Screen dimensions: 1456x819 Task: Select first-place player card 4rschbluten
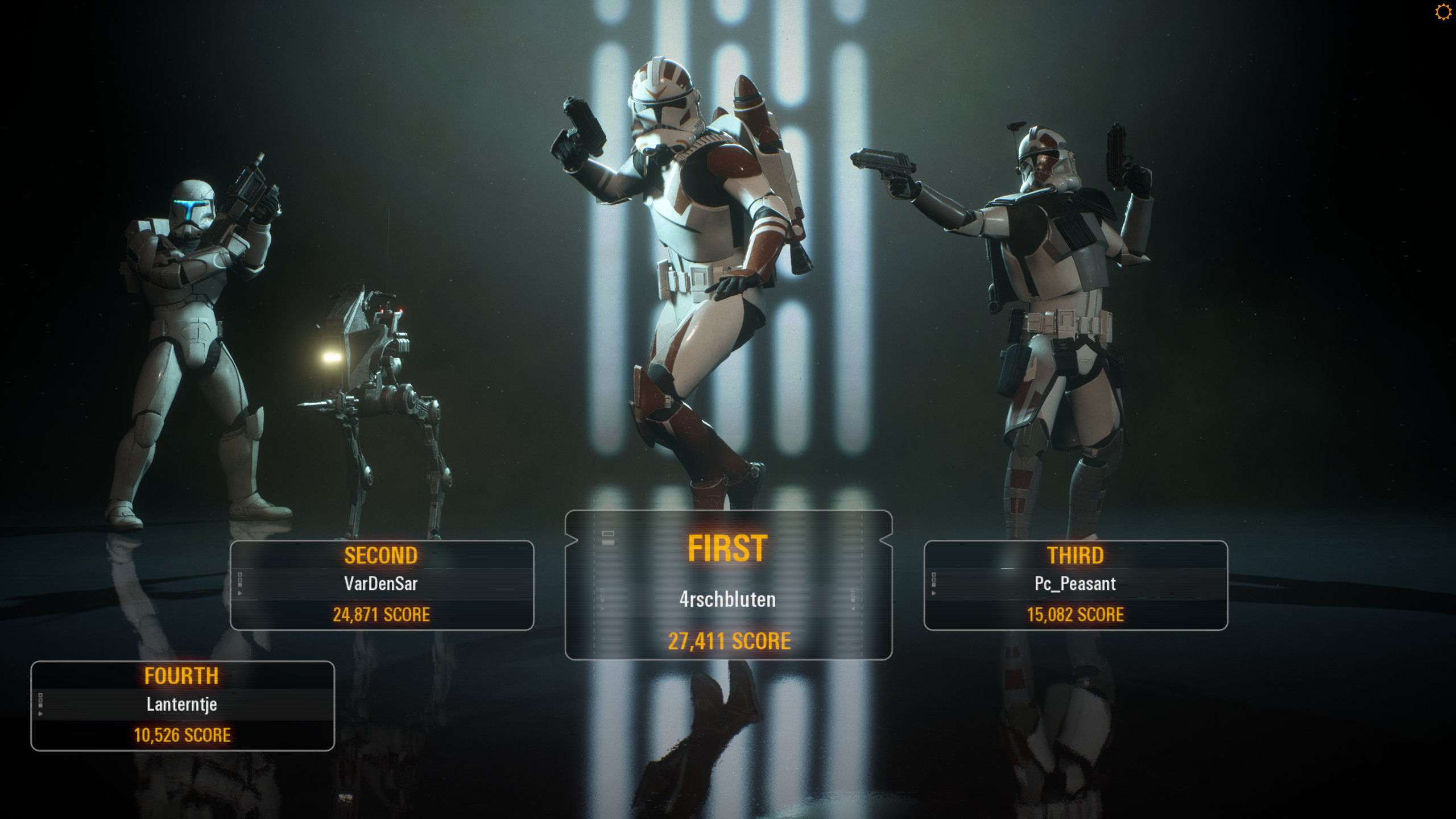click(728, 586)
